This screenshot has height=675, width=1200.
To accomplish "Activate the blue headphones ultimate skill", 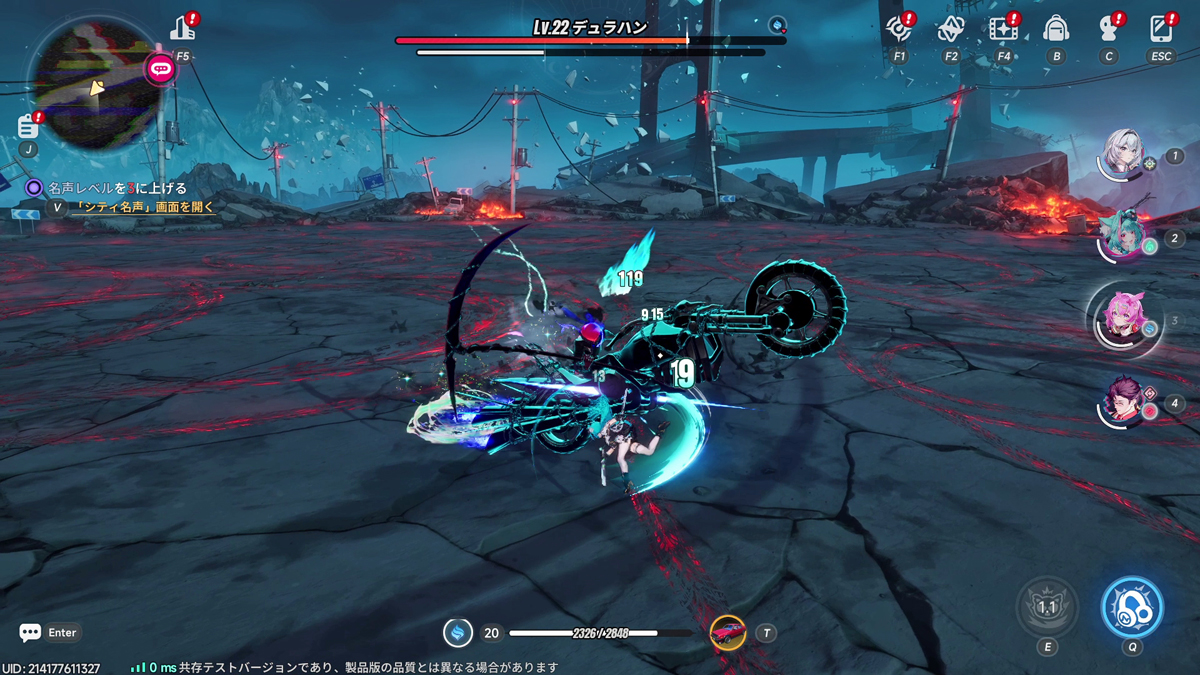I will [x=1132, y=607].
